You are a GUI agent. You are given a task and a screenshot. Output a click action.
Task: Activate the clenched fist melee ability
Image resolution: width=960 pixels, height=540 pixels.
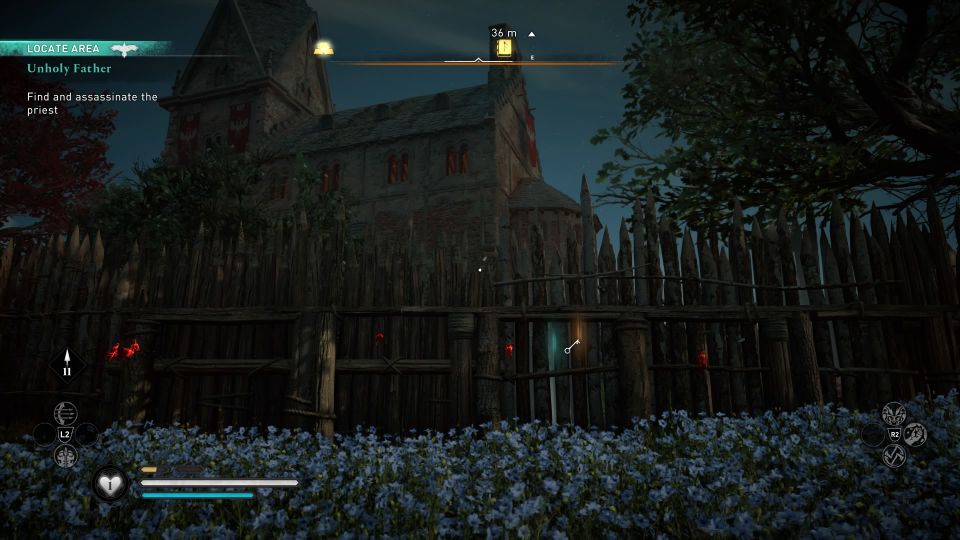pyautogui.click(x=916, y=434)
